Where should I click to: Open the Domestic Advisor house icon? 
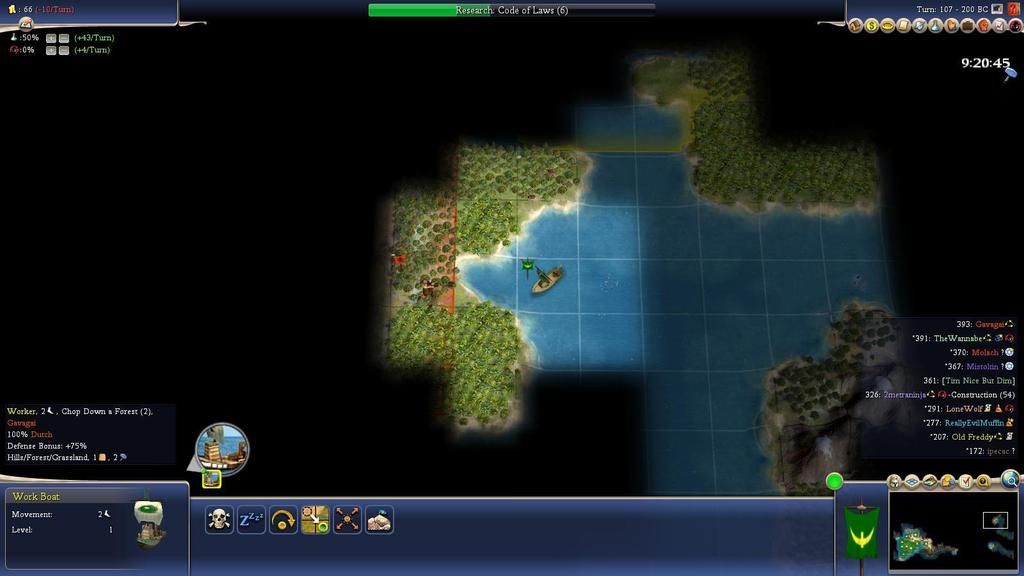click(857, 26)
